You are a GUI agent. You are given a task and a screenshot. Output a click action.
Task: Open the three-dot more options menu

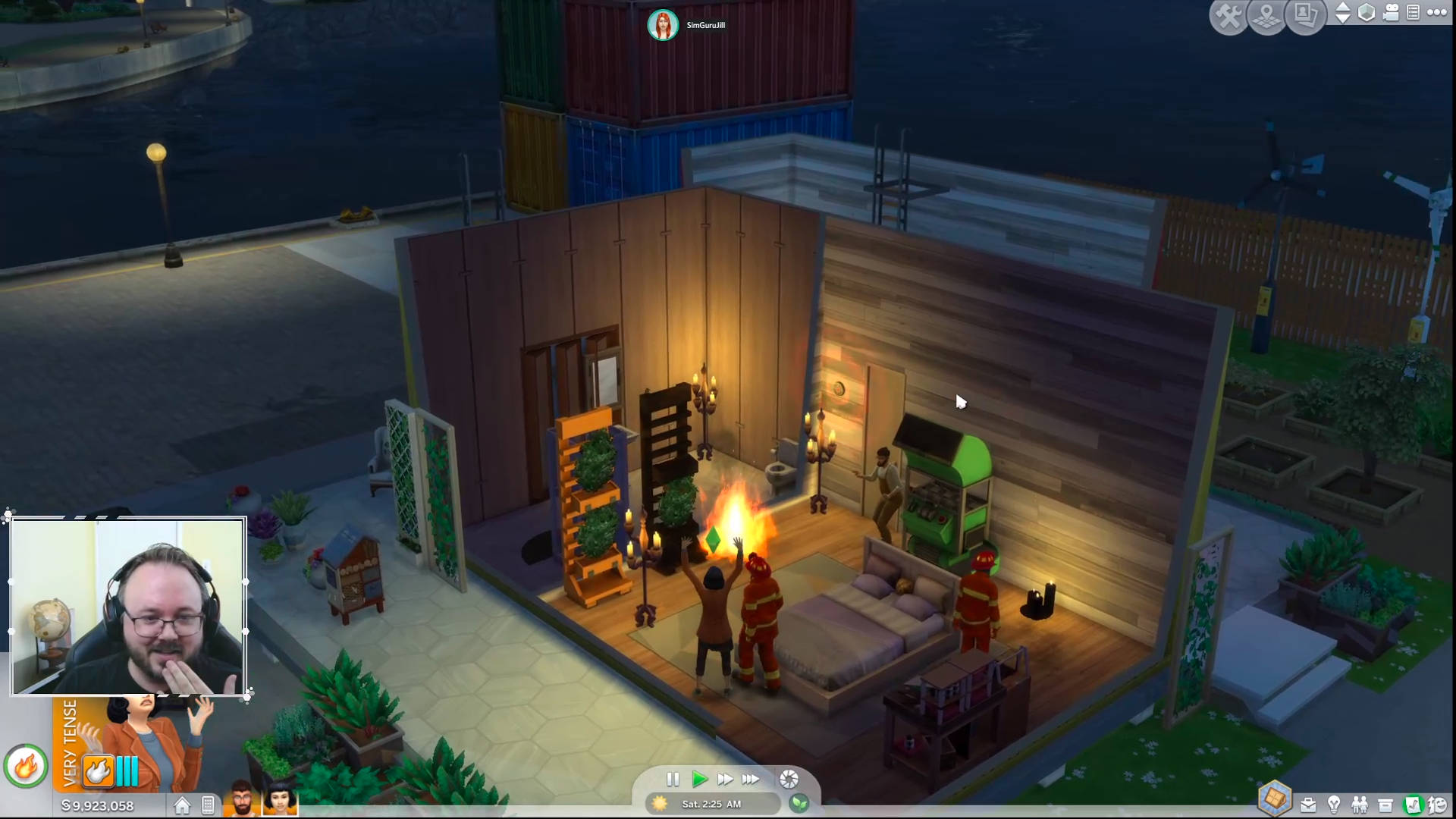click(x=1437, y=13)
